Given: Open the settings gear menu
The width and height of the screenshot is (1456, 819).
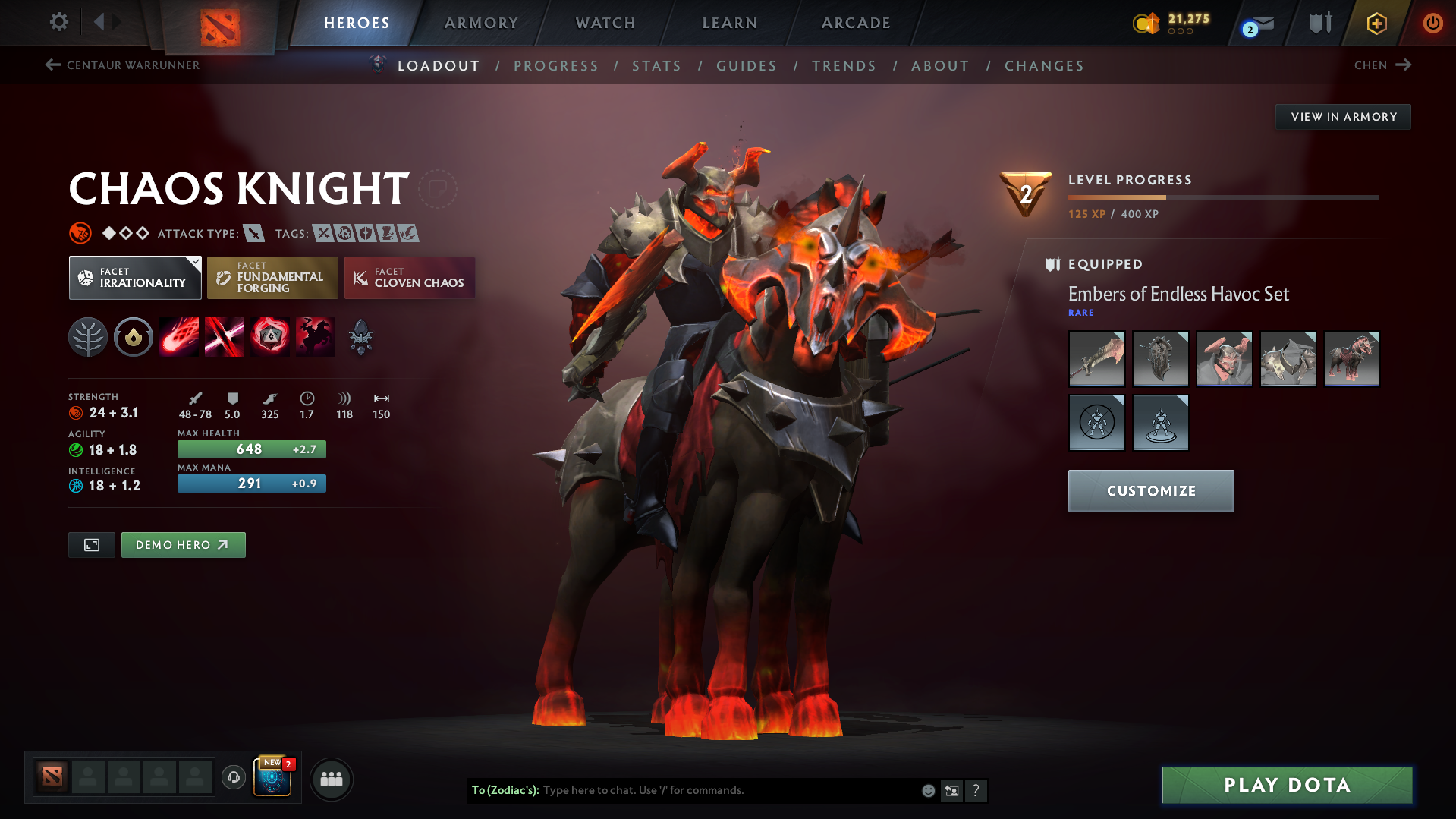Looking at the screenshot, I should pos(59,22).
